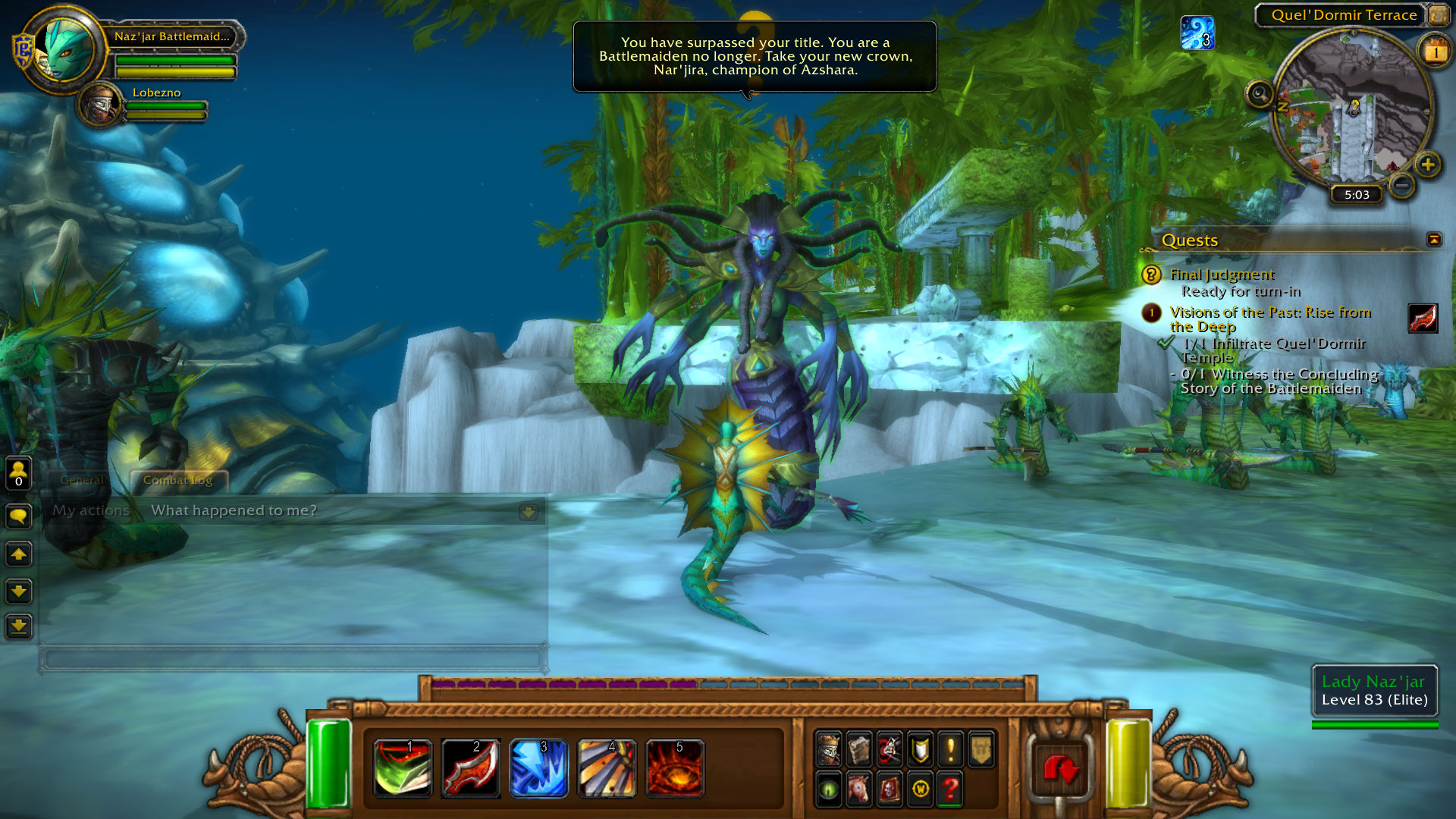
Task: Select the "What happened to me?" combat filter
Action: 234,510
